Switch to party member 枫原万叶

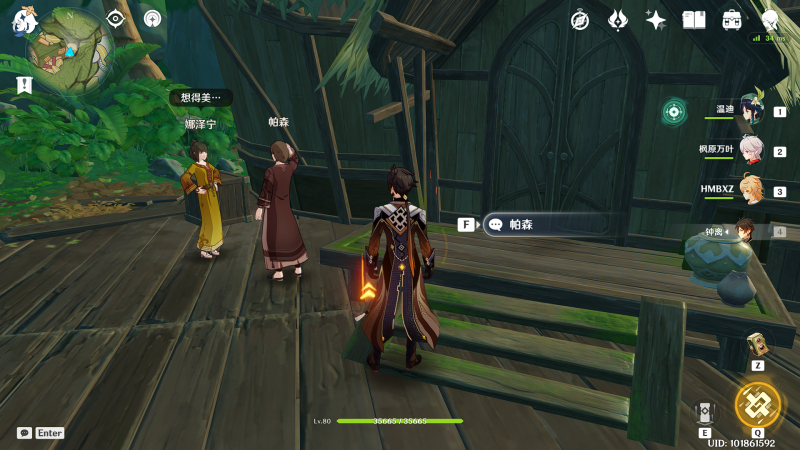click(750, 151)
